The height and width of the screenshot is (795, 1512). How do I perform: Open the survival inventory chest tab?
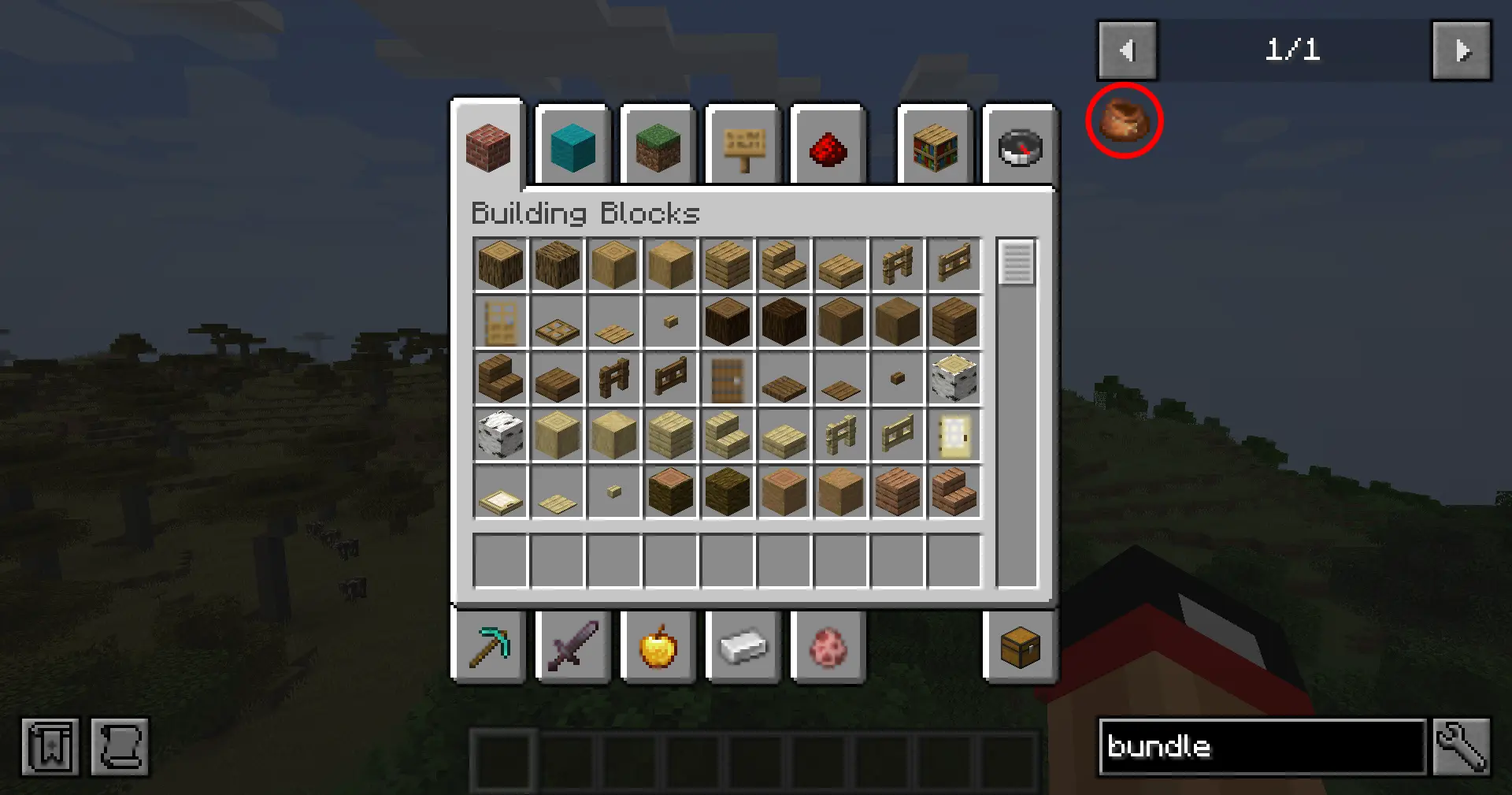coord(1020,648)
